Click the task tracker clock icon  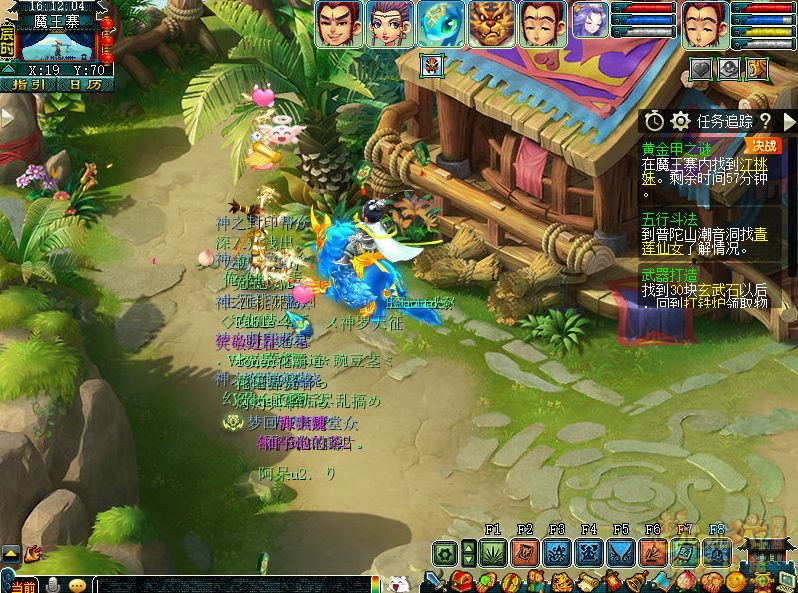pyautogui.click(x=654, y=121)
